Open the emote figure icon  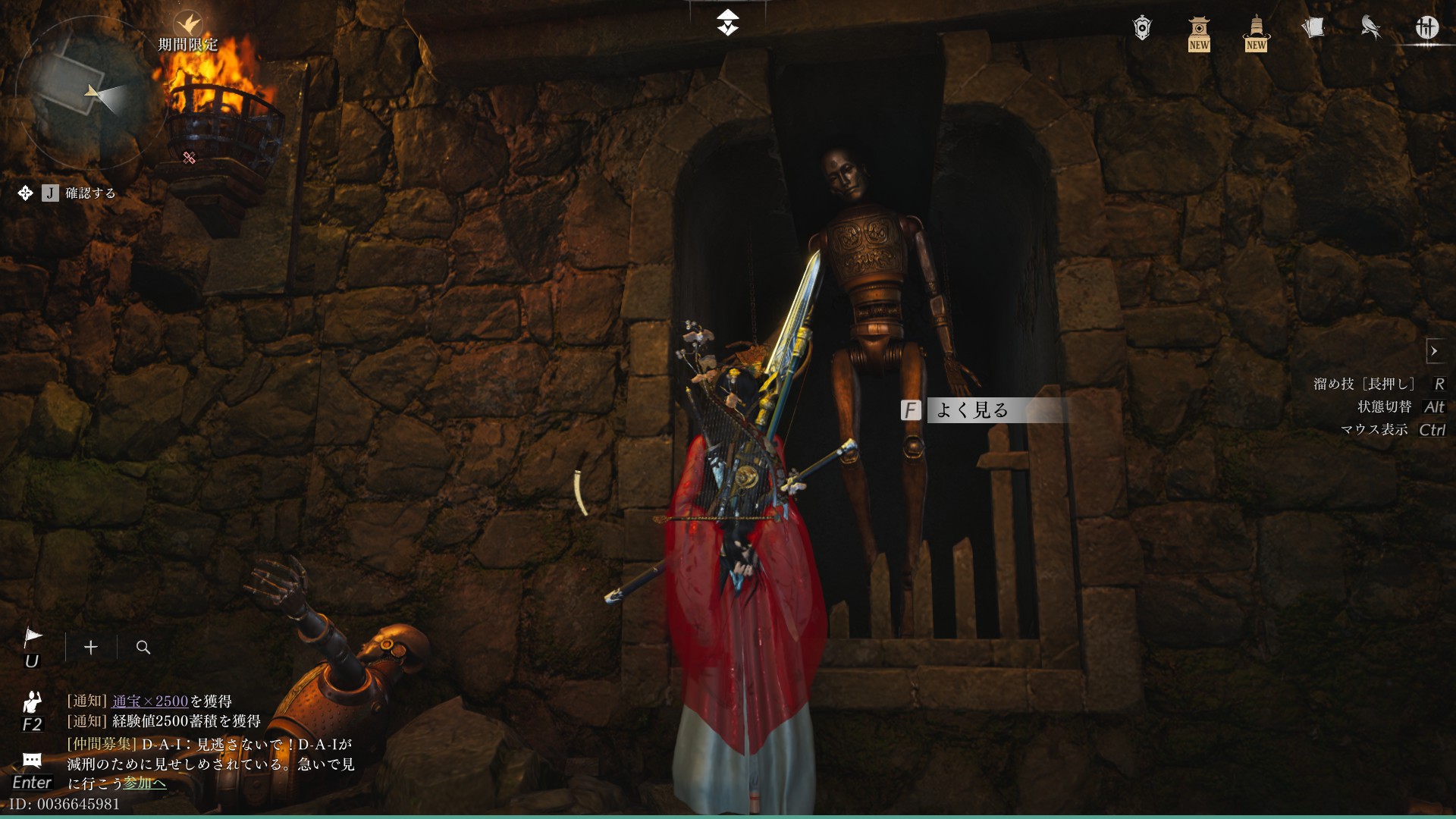tap(32, 702)
